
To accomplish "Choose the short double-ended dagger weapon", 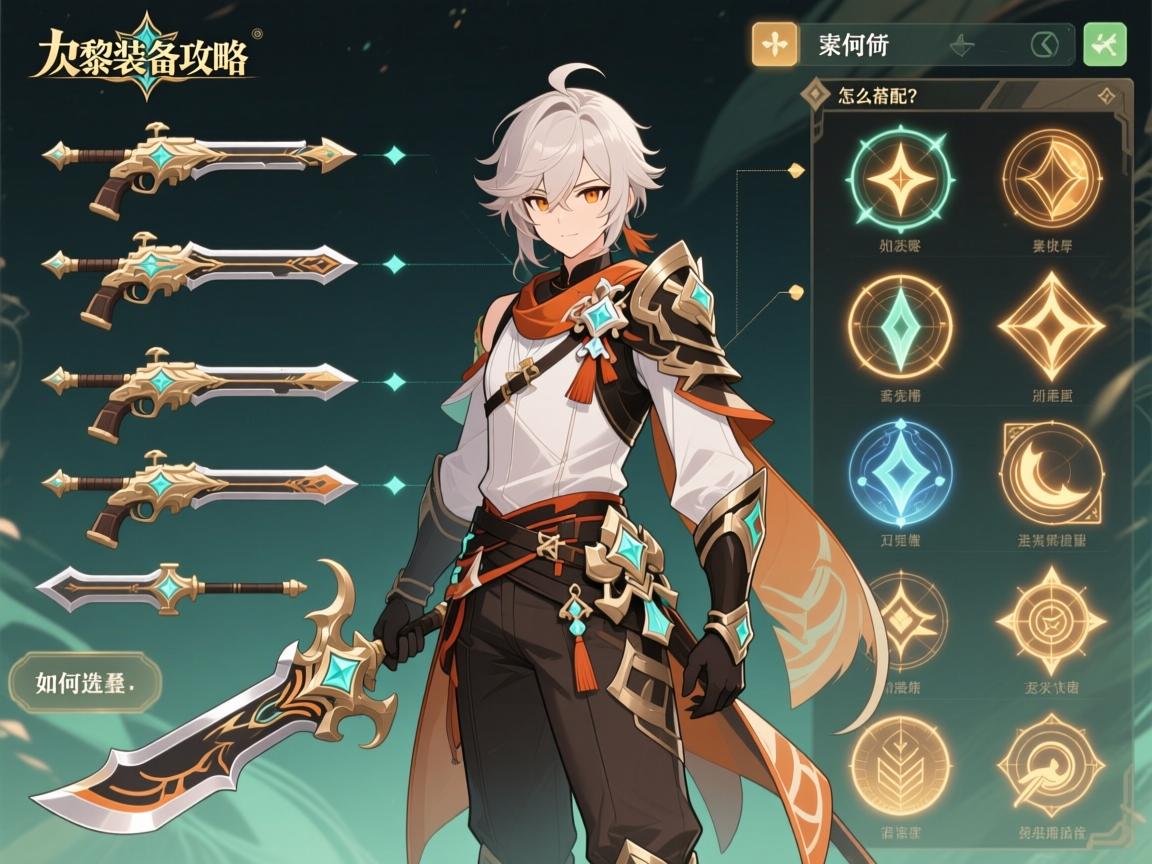I will pyautogui.click(x=170, y=585).
